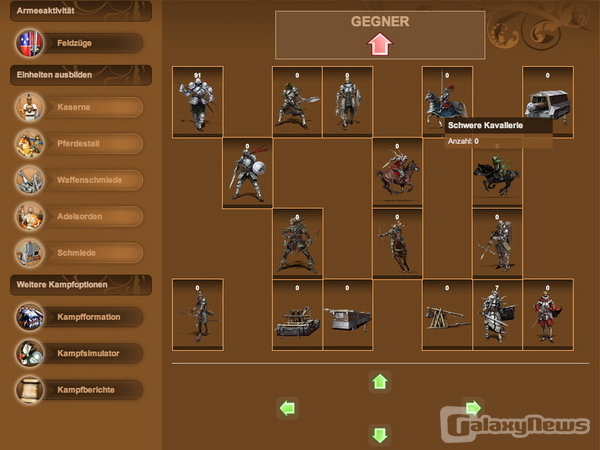
Task: Click the green down arrow
Action: [x=379, y=434]
